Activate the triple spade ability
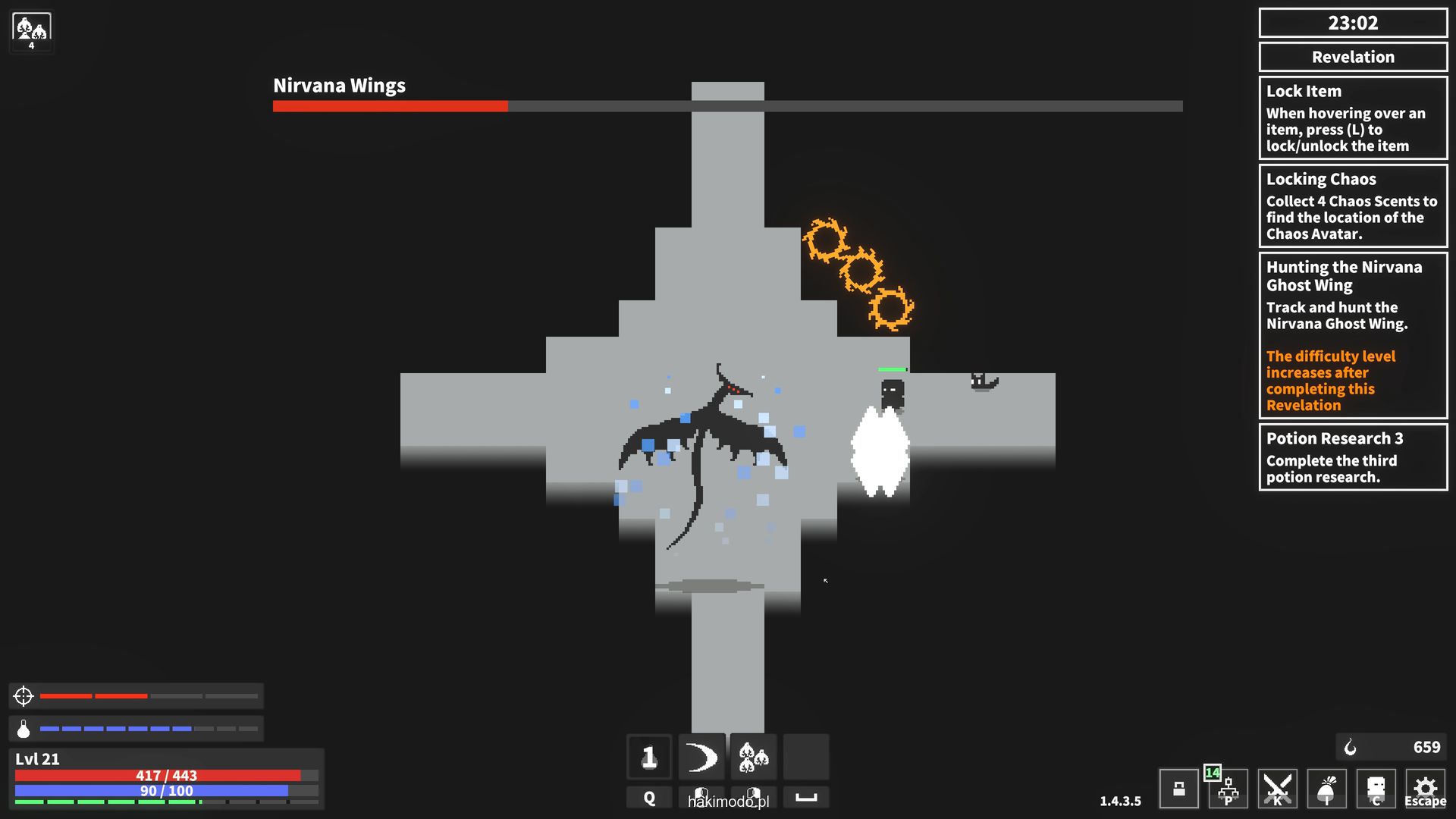This screenshot has height=819, width=1456. click(x=754, y=757)
